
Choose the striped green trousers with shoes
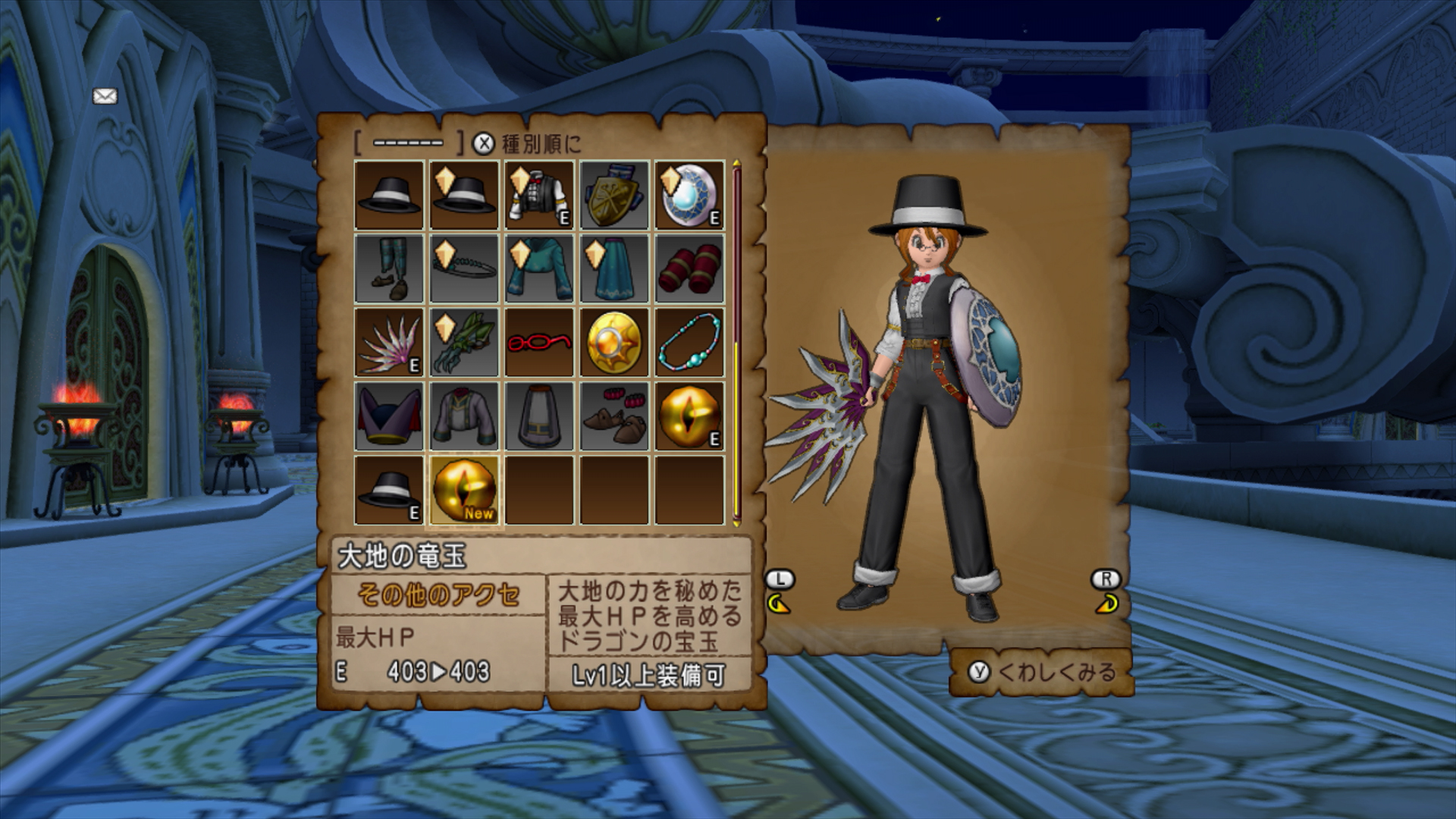click(x=389, y=268)
